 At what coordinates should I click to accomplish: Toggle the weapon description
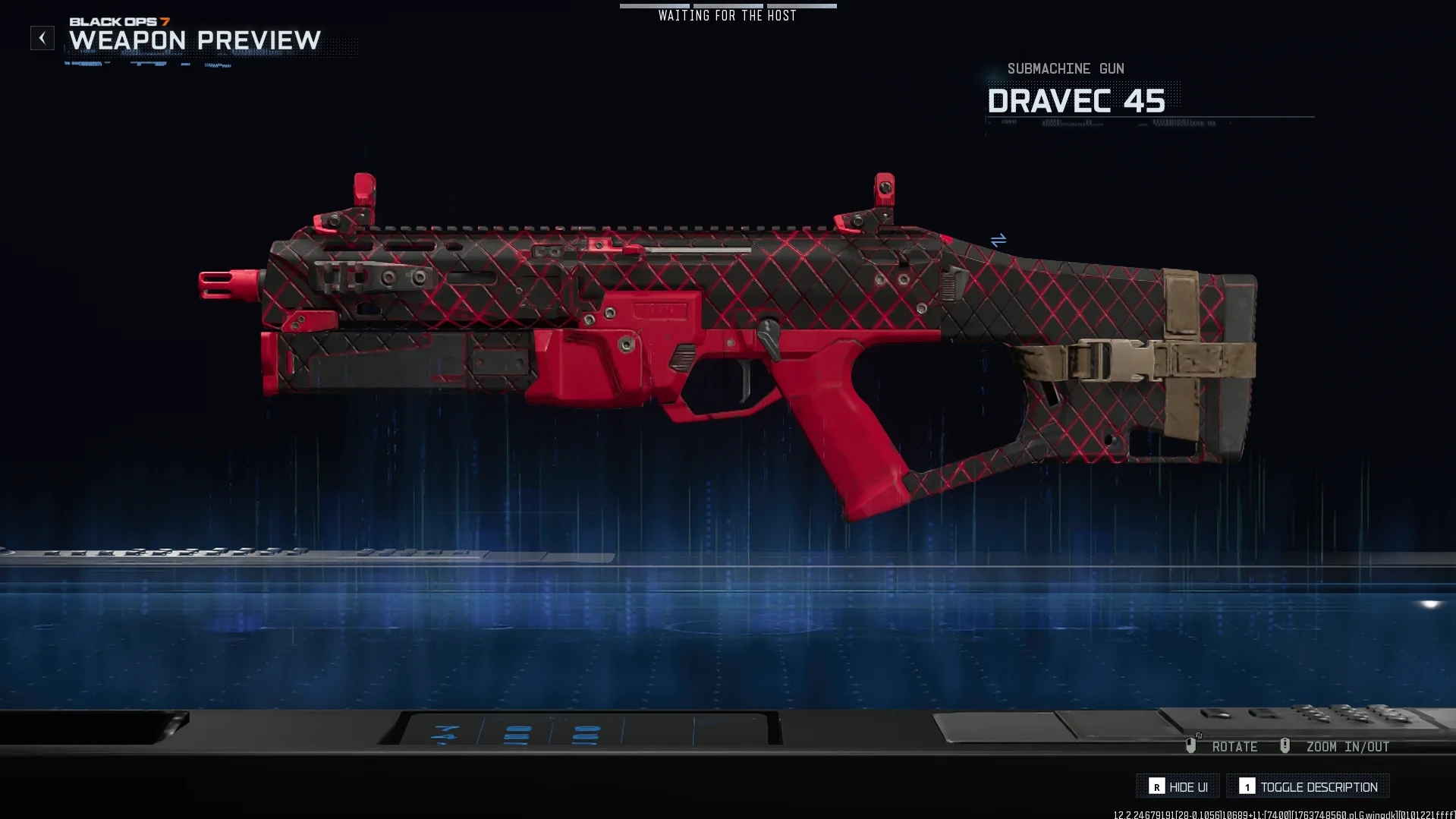(1308, 786)
